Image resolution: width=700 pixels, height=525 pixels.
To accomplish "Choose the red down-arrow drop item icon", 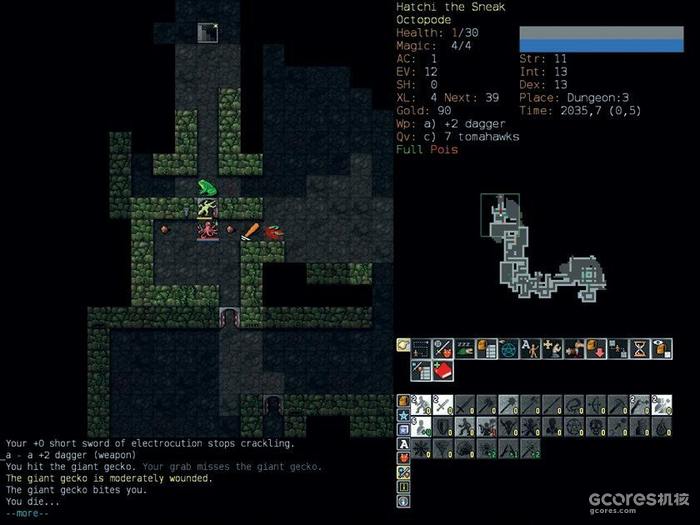I will (595, 348).
